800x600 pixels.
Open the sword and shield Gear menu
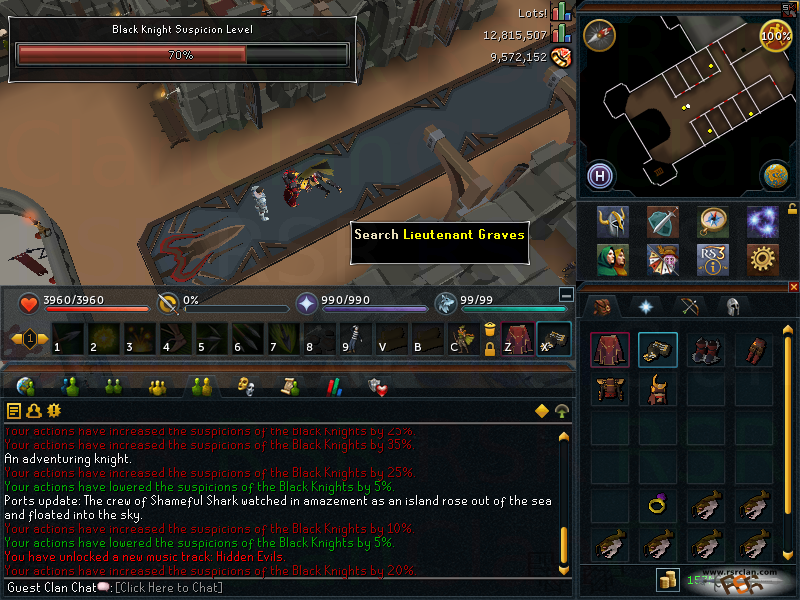pyautogui.click(x=662, y=221)
